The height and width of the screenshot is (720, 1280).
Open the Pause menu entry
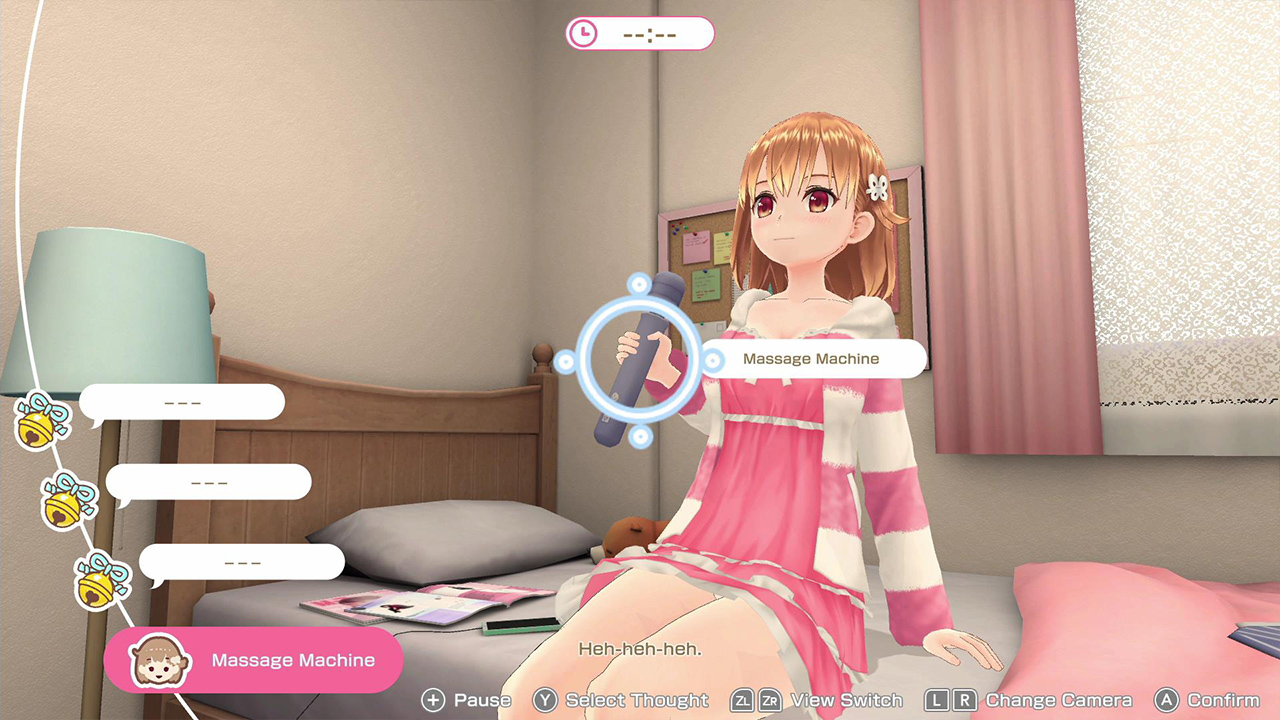(484, 701)
